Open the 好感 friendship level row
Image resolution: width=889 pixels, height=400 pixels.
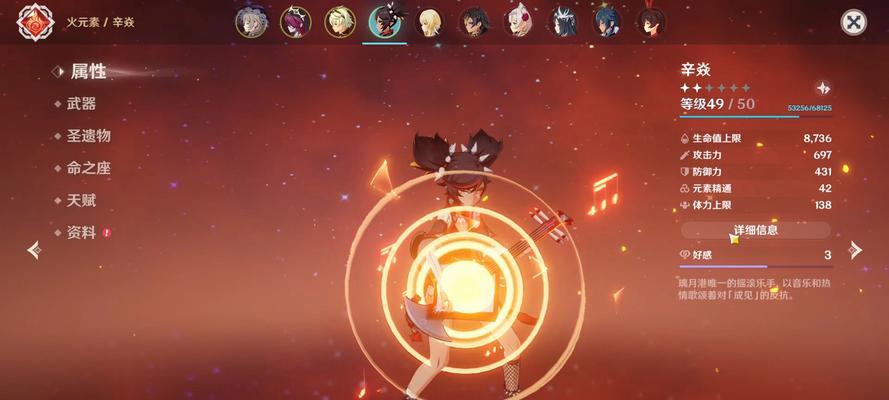pyautogui.click(x=755, y=255)
